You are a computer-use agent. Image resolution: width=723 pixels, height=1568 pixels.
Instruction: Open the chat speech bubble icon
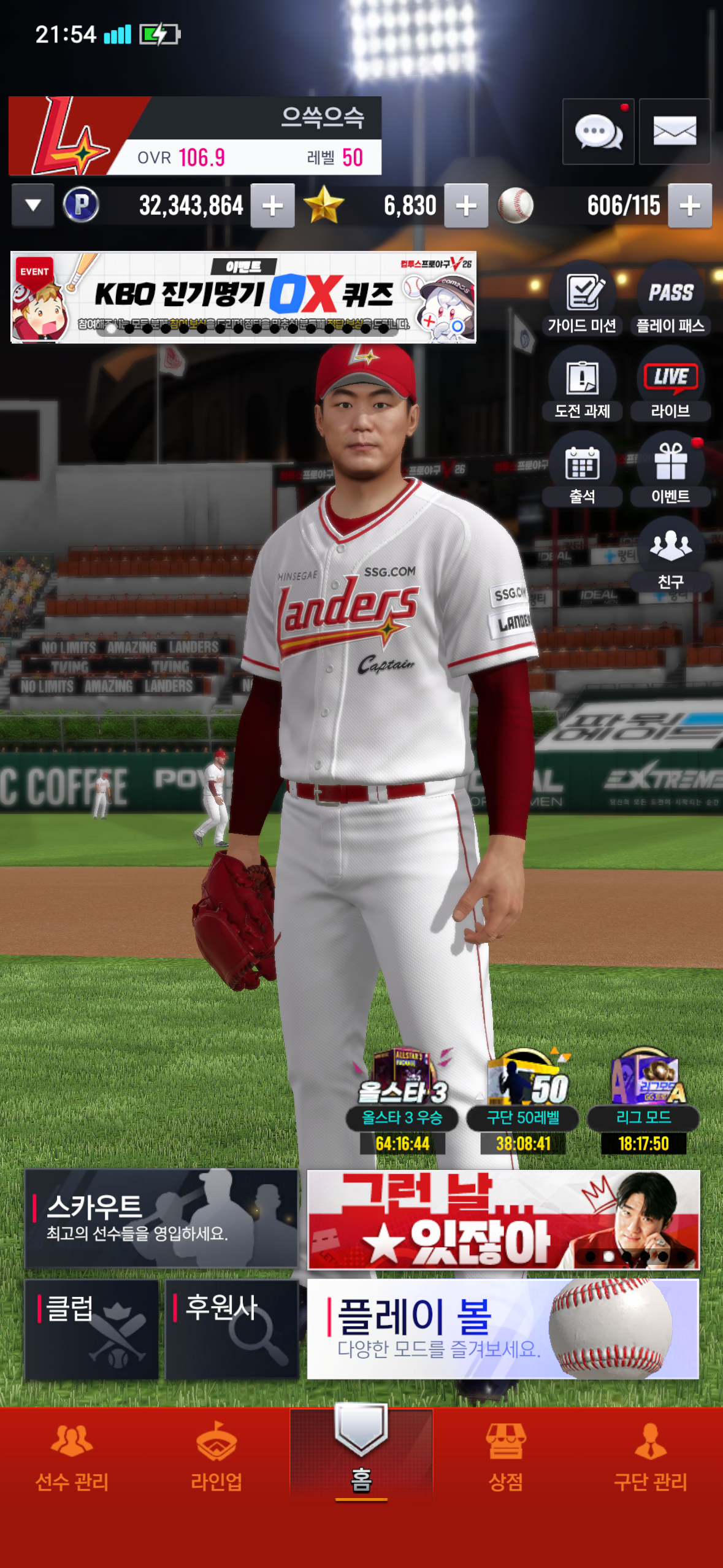(x=598, y=131)
